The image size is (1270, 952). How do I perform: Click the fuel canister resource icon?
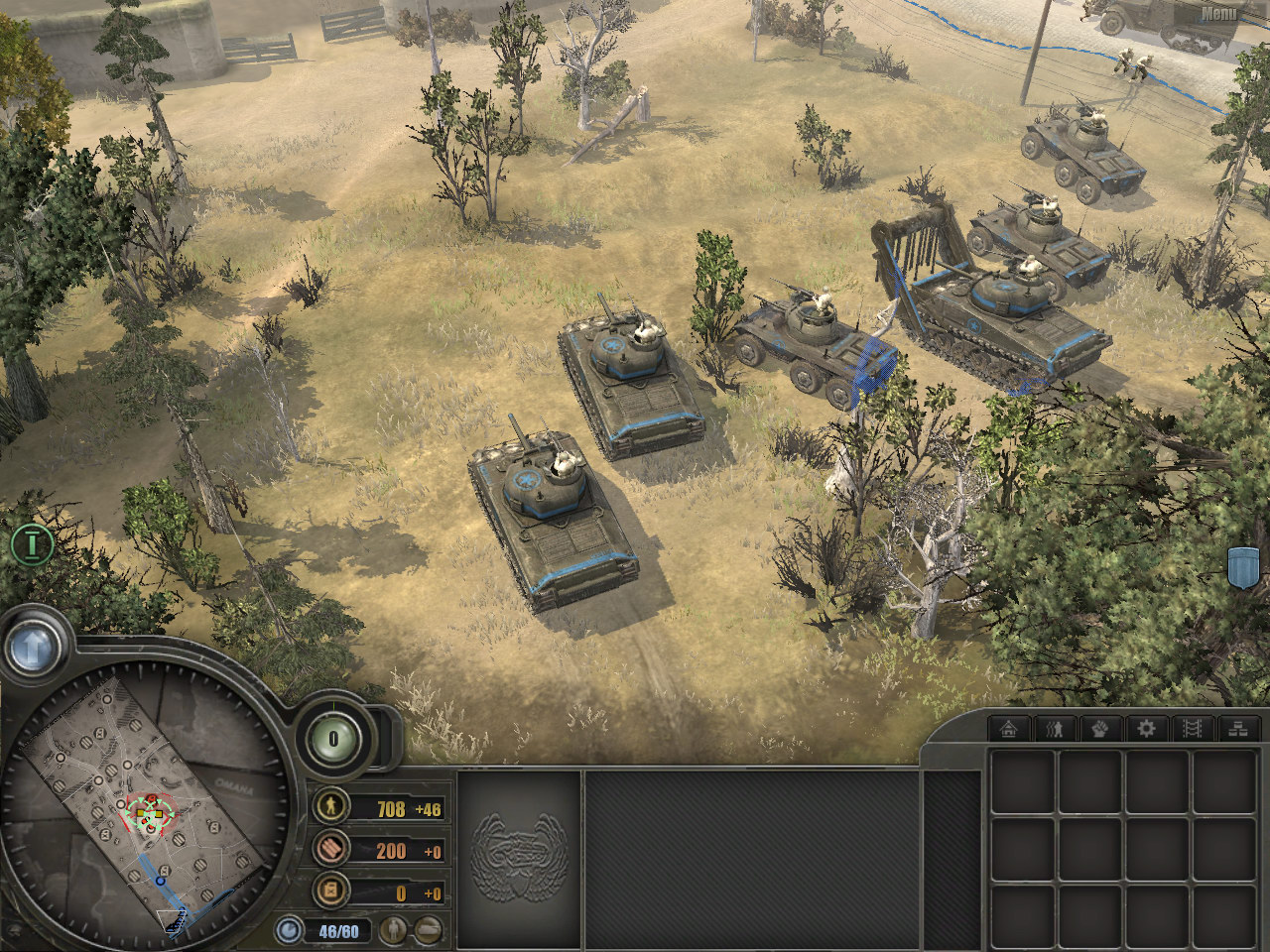pyautogui.click(x=330, y=891)
